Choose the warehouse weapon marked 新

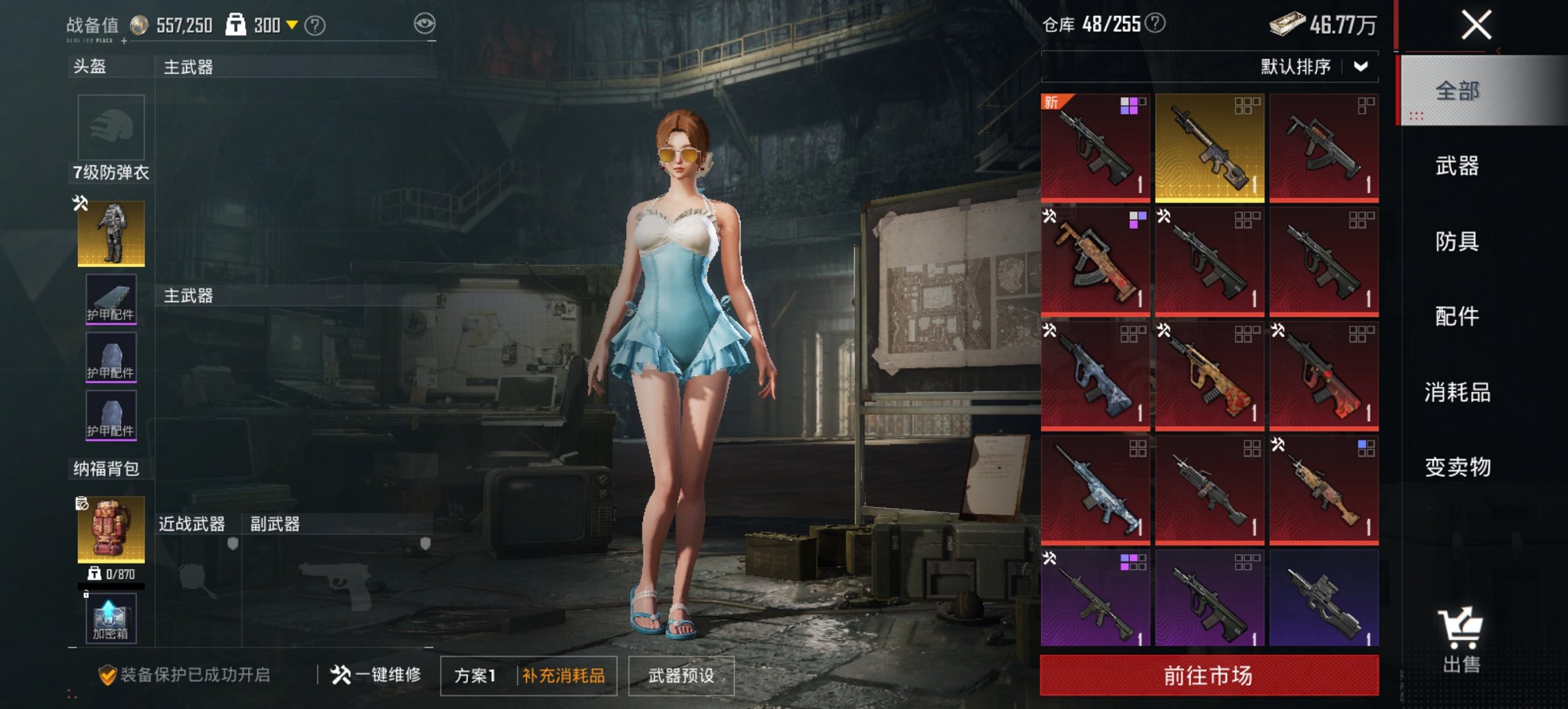1095,148
